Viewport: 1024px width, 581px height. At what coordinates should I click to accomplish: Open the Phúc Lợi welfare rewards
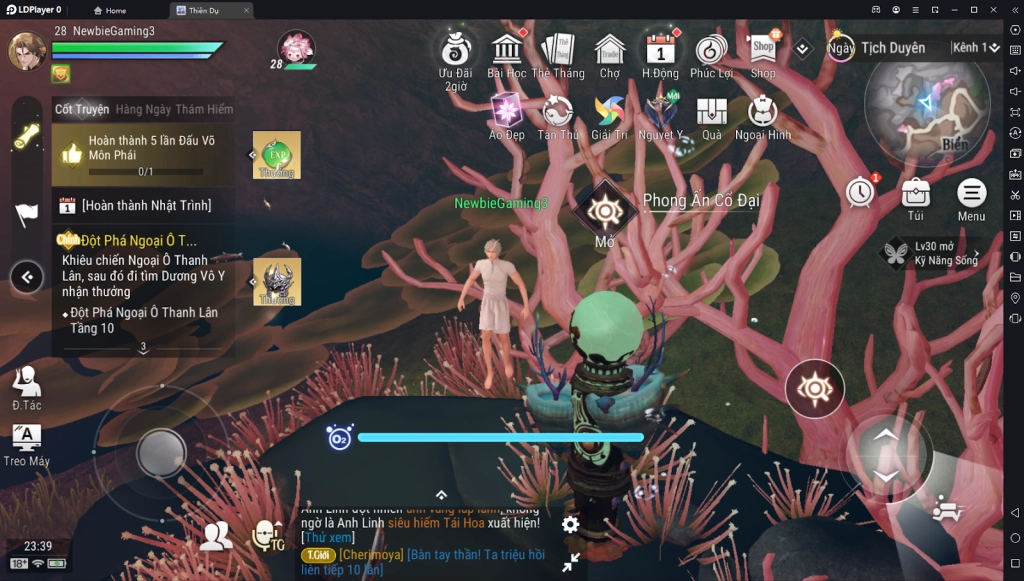(711, 50)
